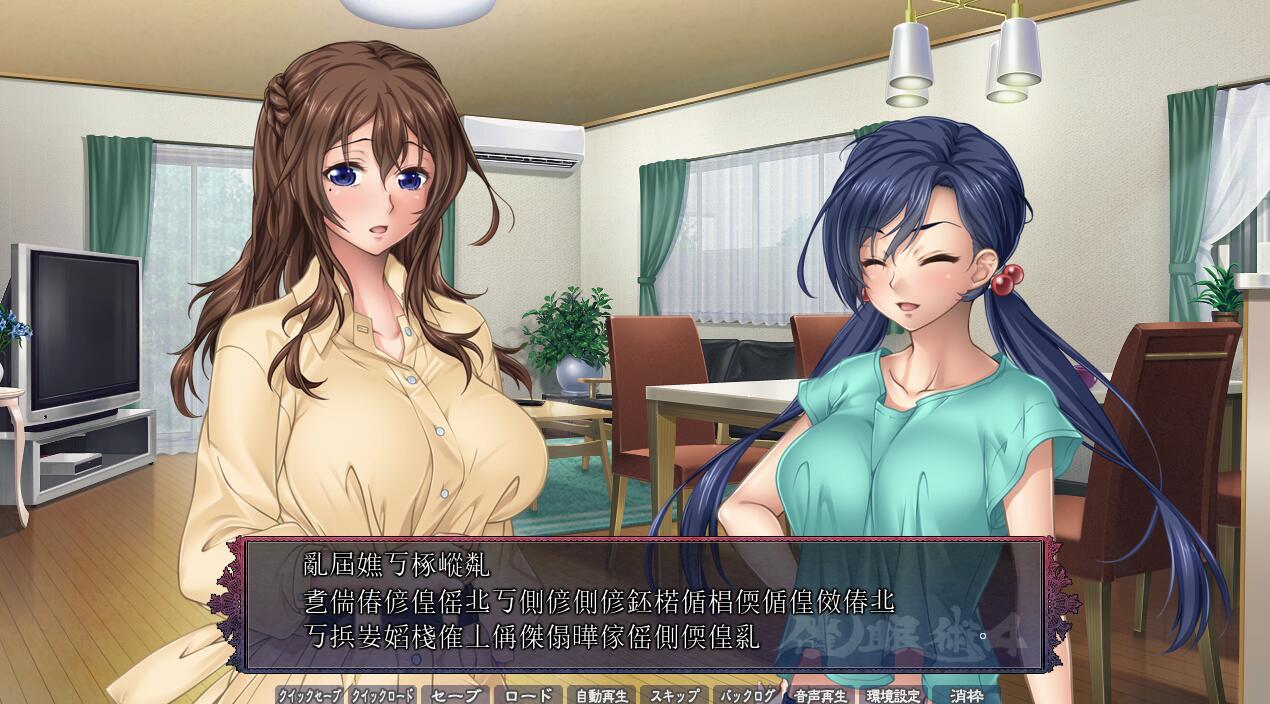This screenshot has height=704, width=1270.
Task: Hide the text window with 消枠
Action: point(965,695)
